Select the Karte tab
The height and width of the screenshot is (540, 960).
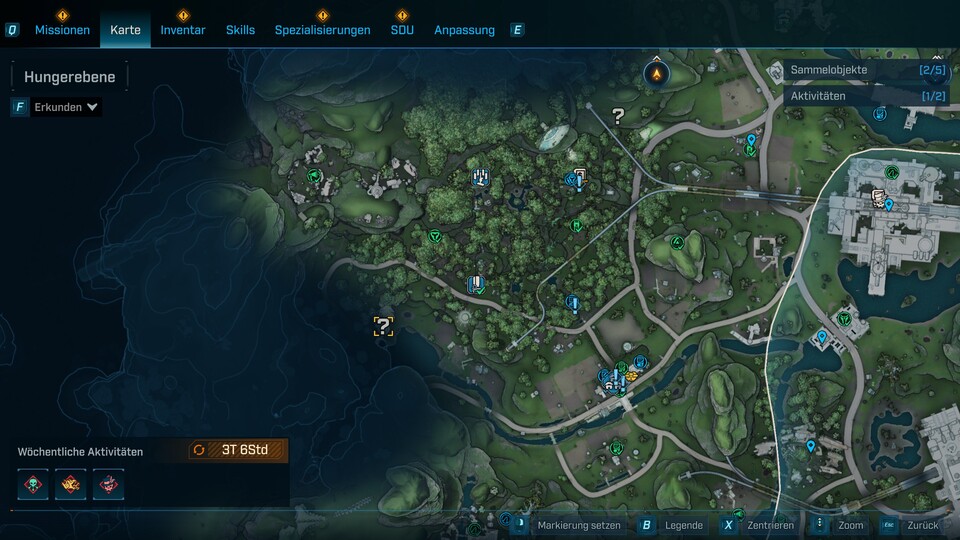(x=125, y=30)
